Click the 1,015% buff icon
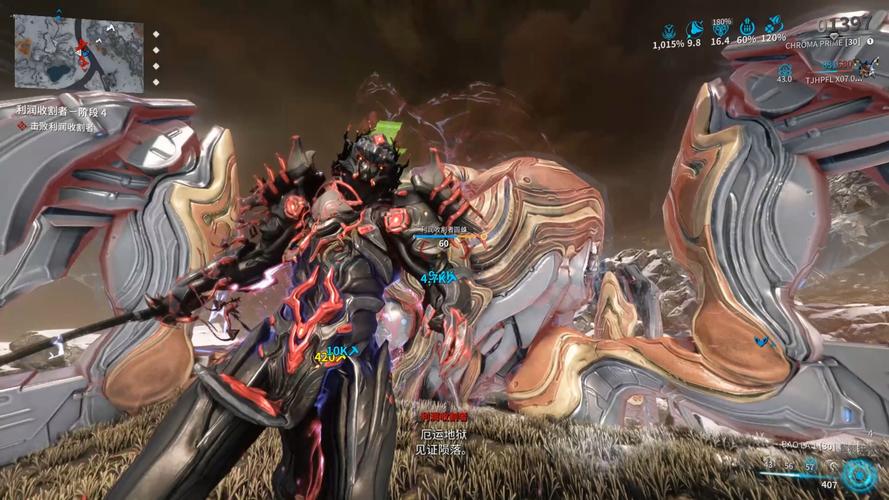 click(668, 30)
